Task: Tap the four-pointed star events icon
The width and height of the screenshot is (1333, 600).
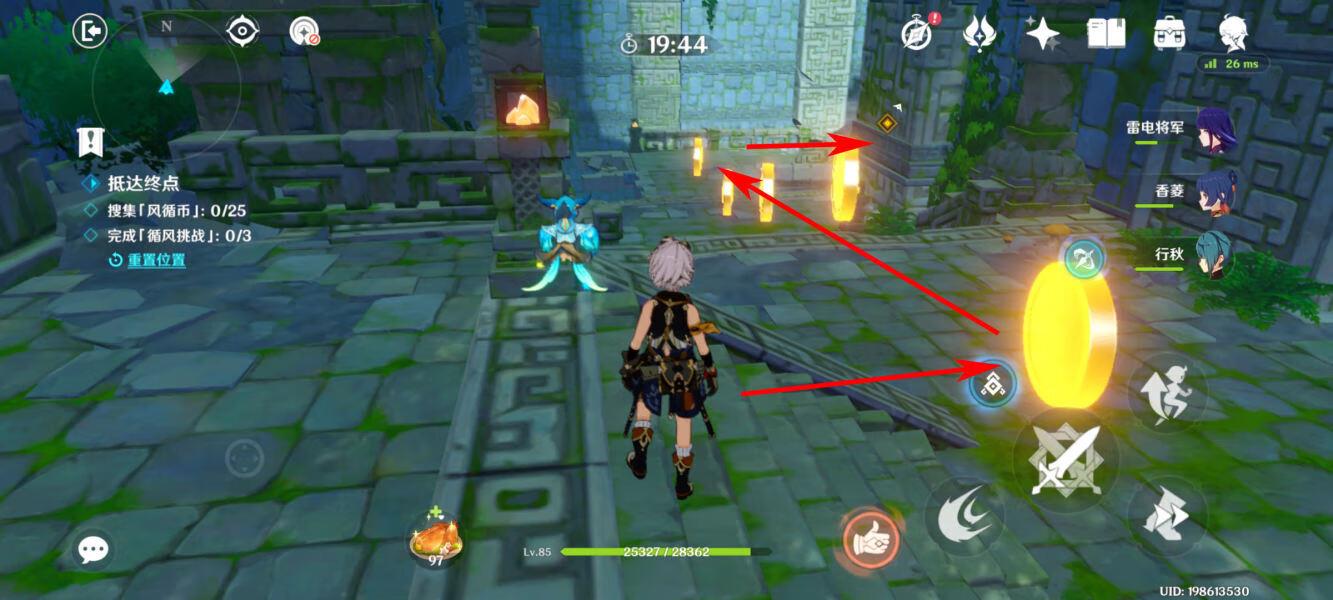Action: 1041,34
